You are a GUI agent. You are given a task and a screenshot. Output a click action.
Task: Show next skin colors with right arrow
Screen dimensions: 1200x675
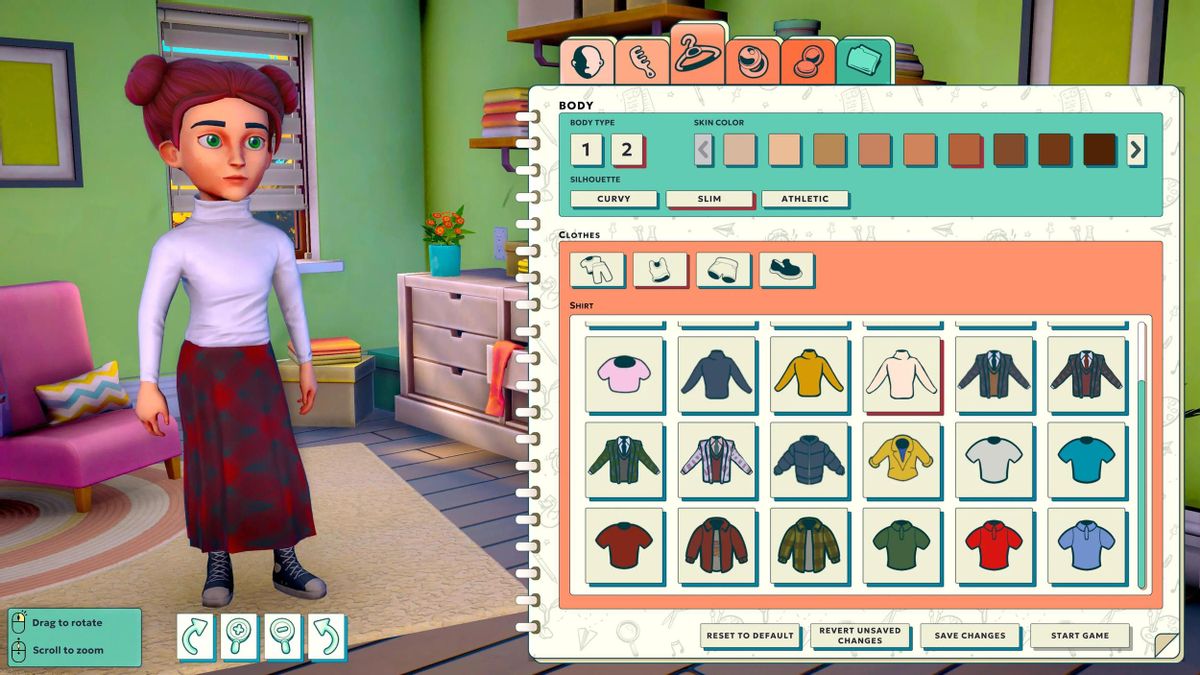coord(1136,150)
